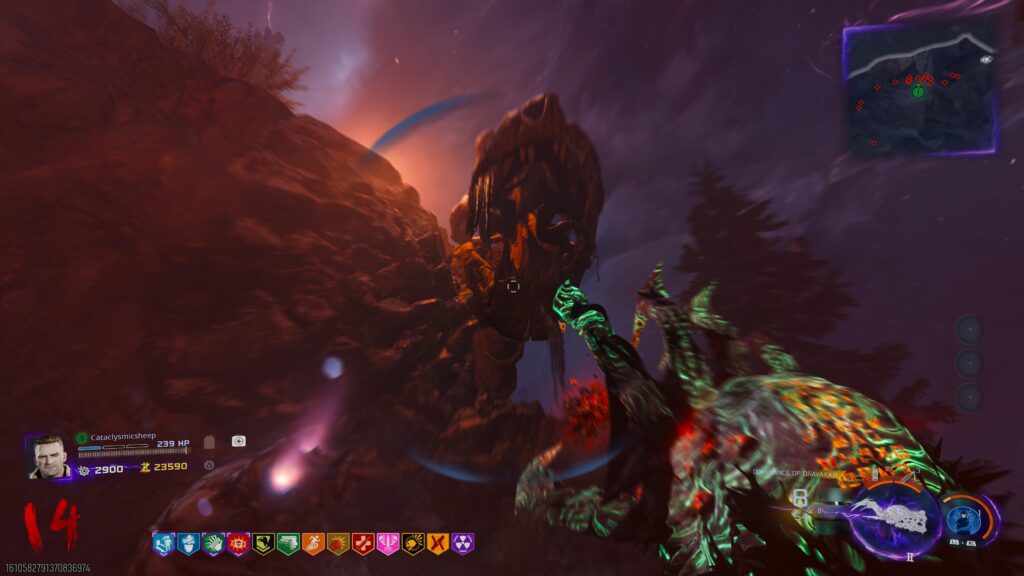The width and height of the screenshot is (1024, 576).
Task: Click the black and yellow eagle perk
Action: (x=263, y=543)
